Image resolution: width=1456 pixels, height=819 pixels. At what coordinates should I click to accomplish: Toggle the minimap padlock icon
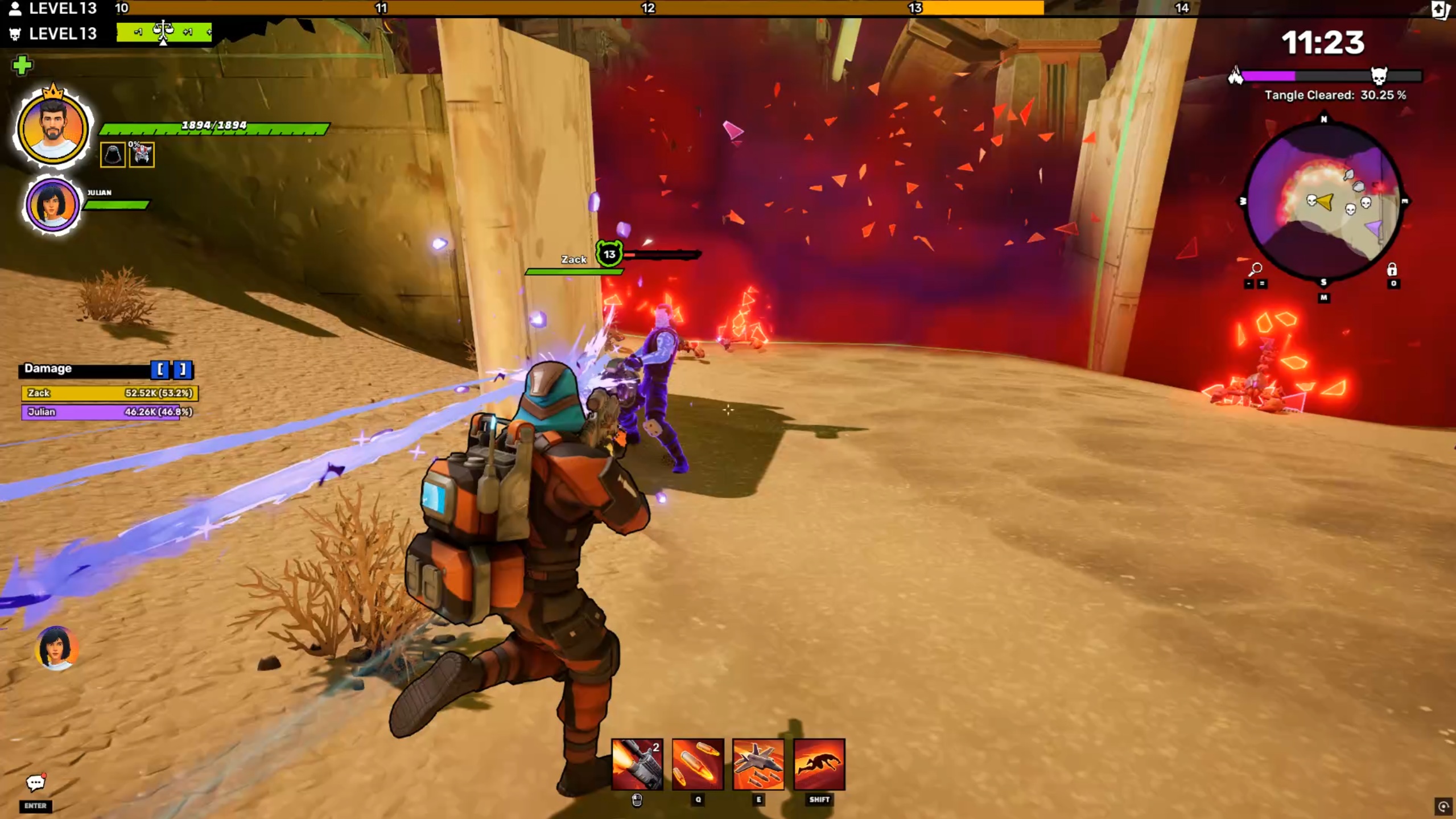tap(1392, 269)
